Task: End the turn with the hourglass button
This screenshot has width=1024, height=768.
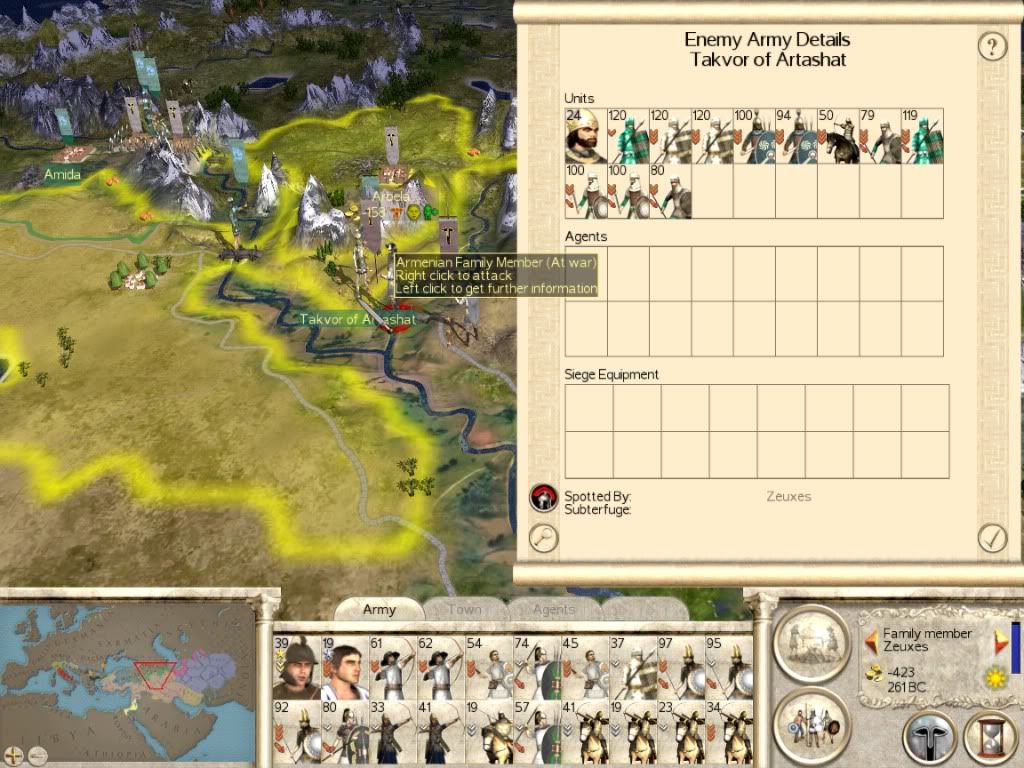Action: tap(989, 738)
